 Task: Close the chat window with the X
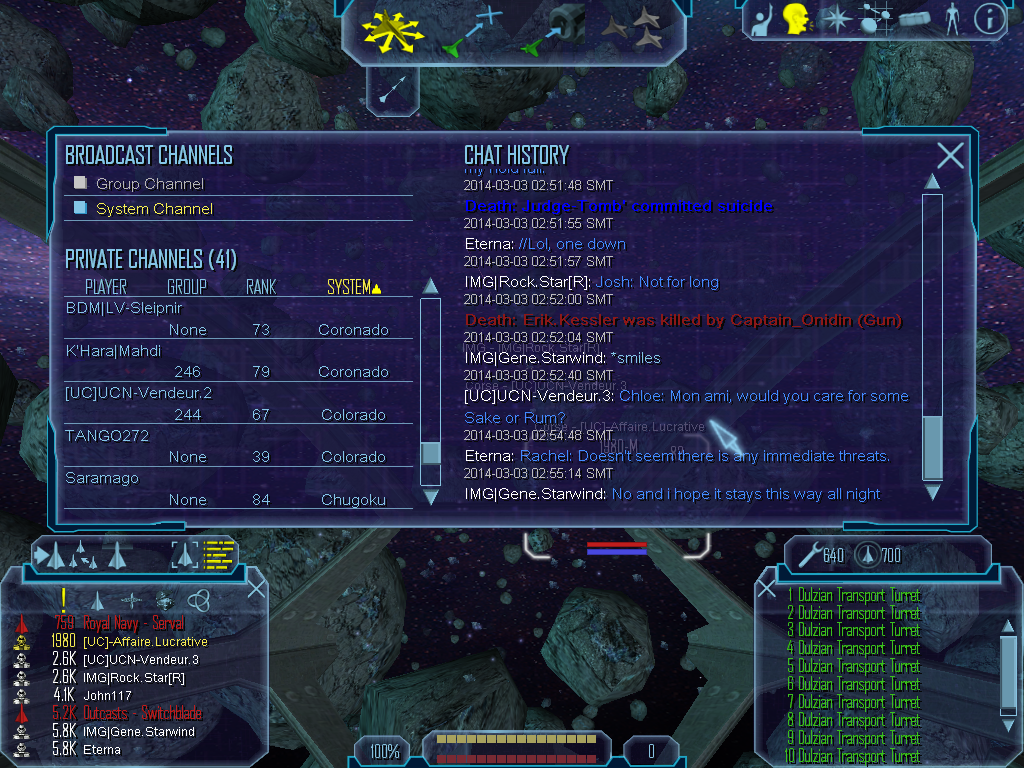click(x=950, y=155)
